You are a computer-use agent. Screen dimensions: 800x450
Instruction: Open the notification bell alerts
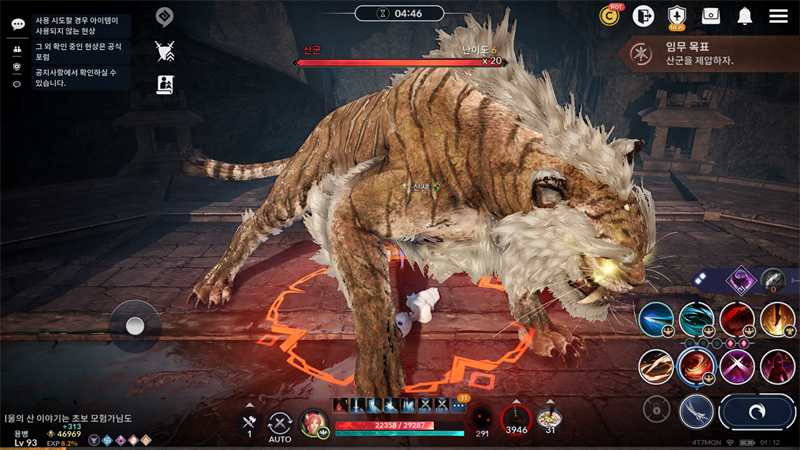[745, 16]
